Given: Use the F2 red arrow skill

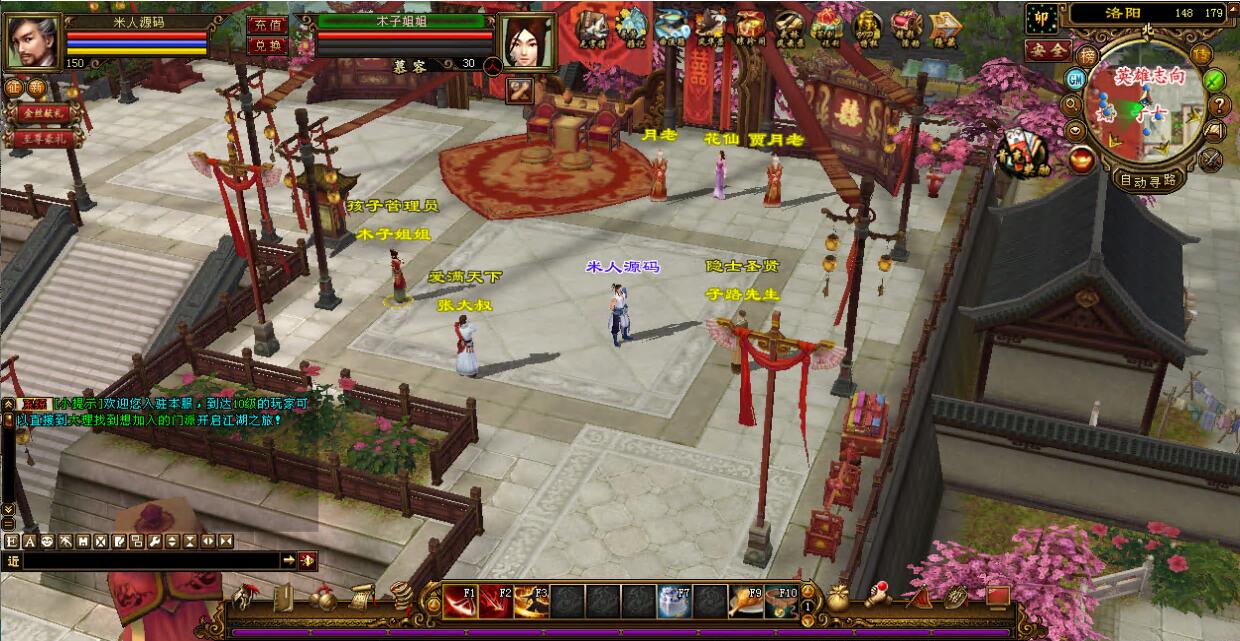Looking at the screenshot, I should click(x=496, y=601).
